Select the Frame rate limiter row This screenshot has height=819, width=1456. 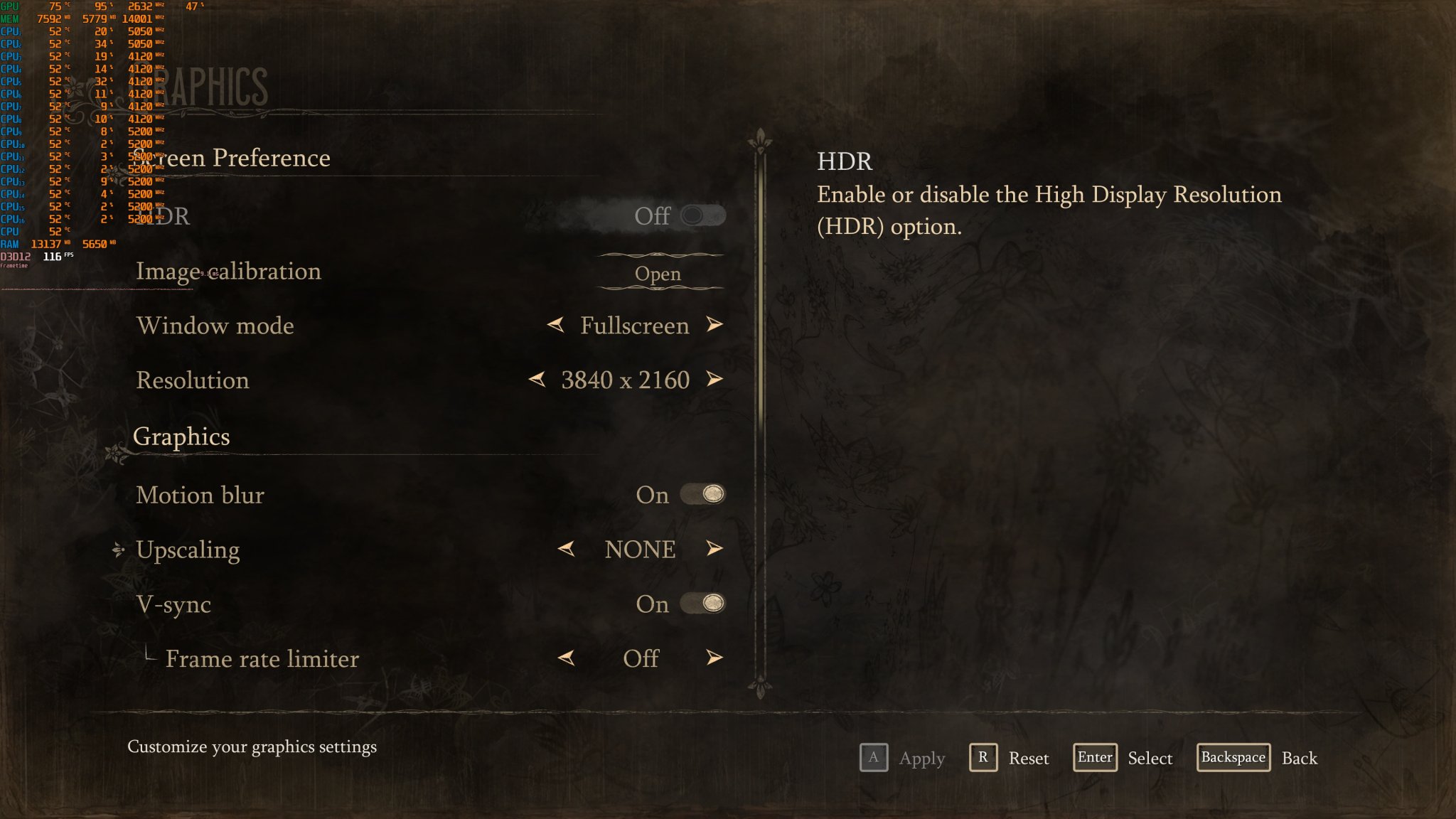(x=262, y=659)
